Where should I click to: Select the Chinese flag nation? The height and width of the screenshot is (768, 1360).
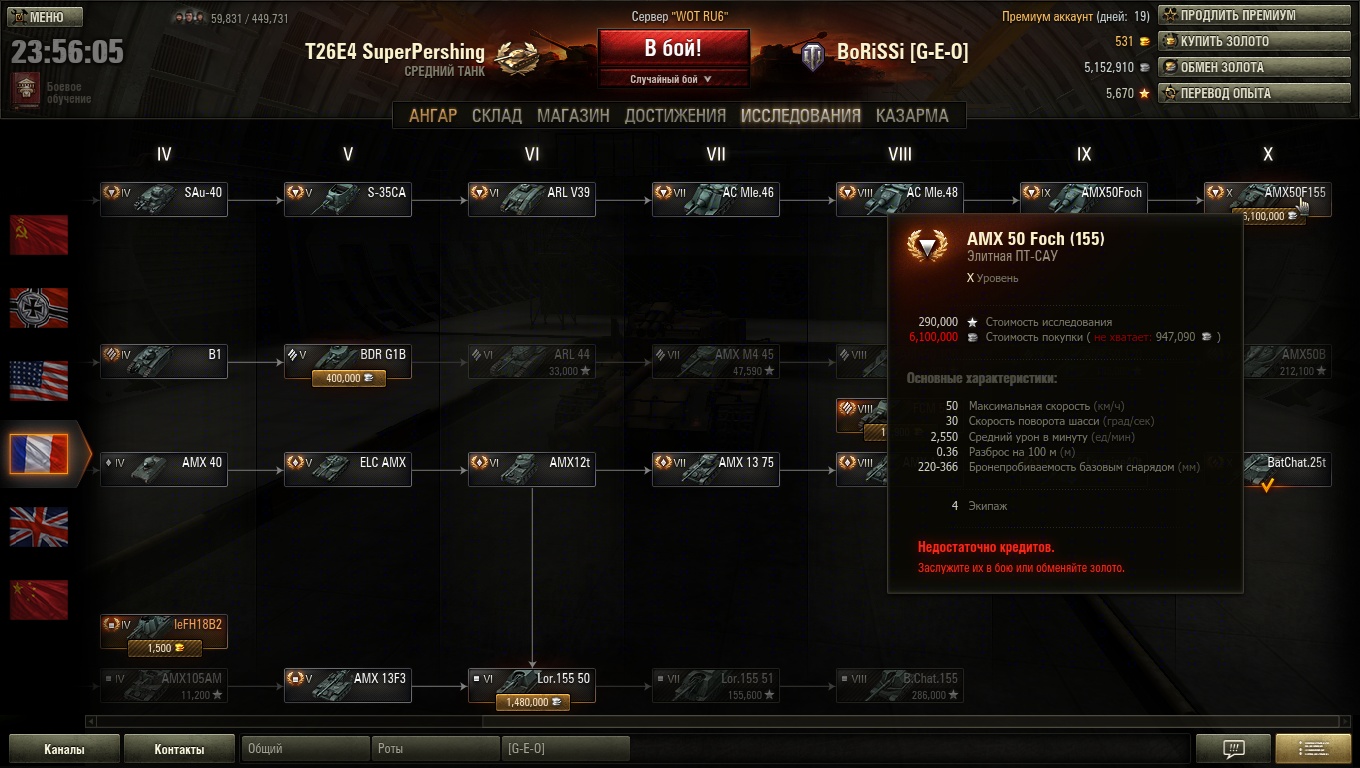tap(39, 600)
